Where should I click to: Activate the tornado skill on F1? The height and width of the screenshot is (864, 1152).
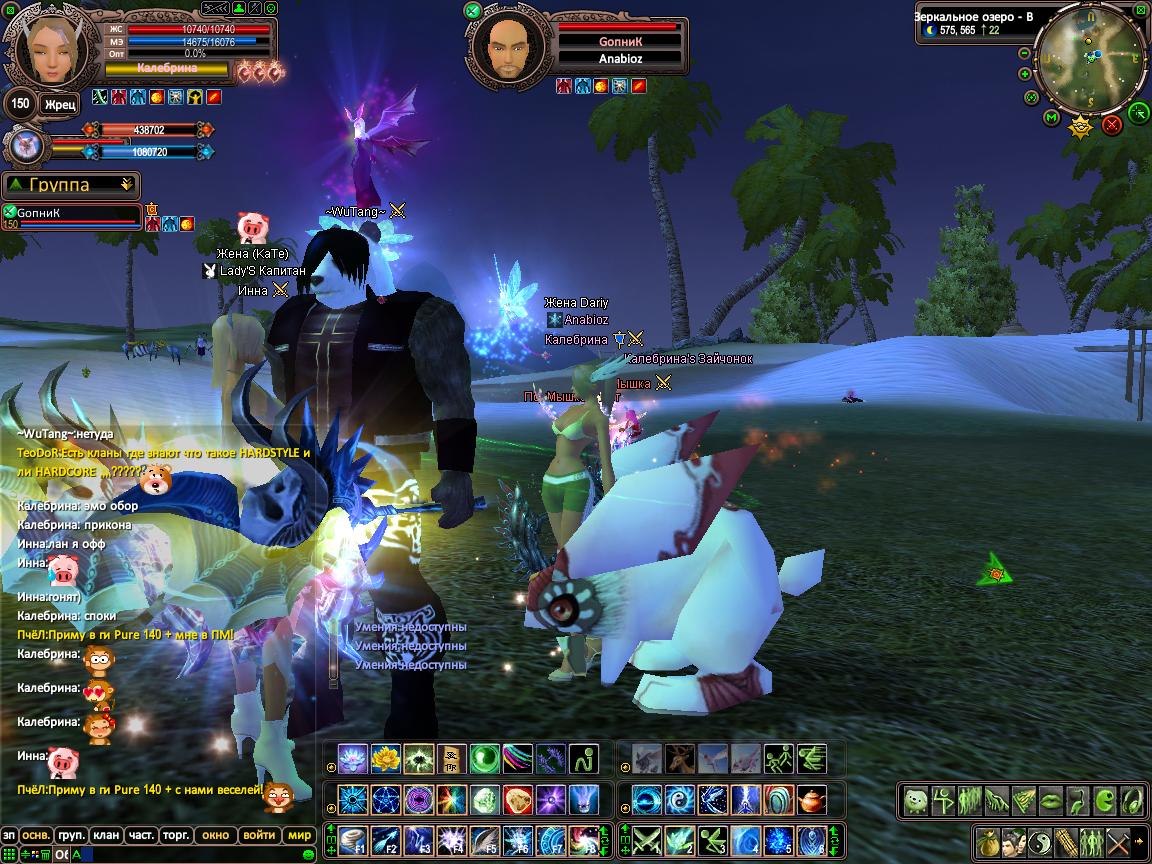(x=354, y=839)
